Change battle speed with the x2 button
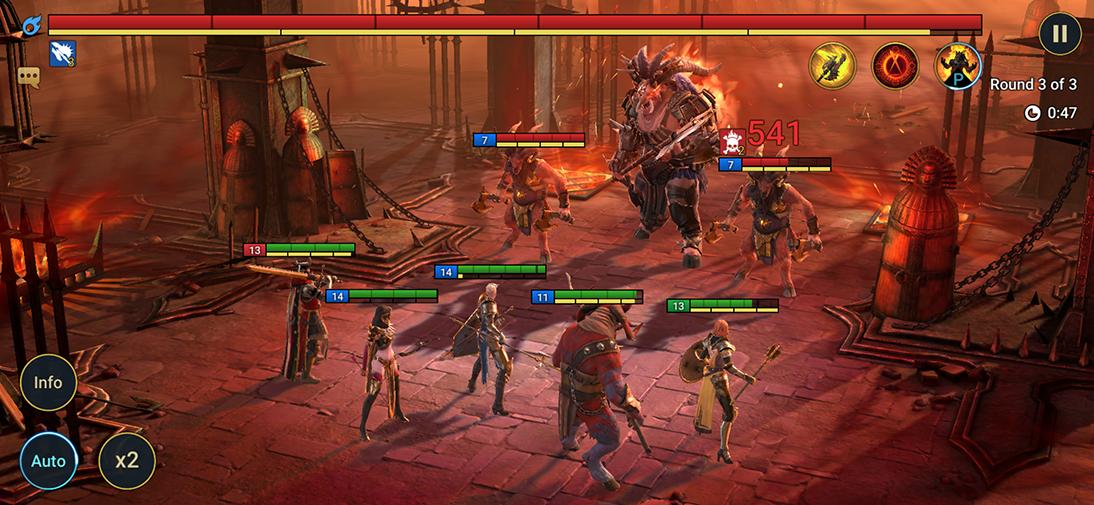Screen dimensions: 1094x505 click(126, 461)
